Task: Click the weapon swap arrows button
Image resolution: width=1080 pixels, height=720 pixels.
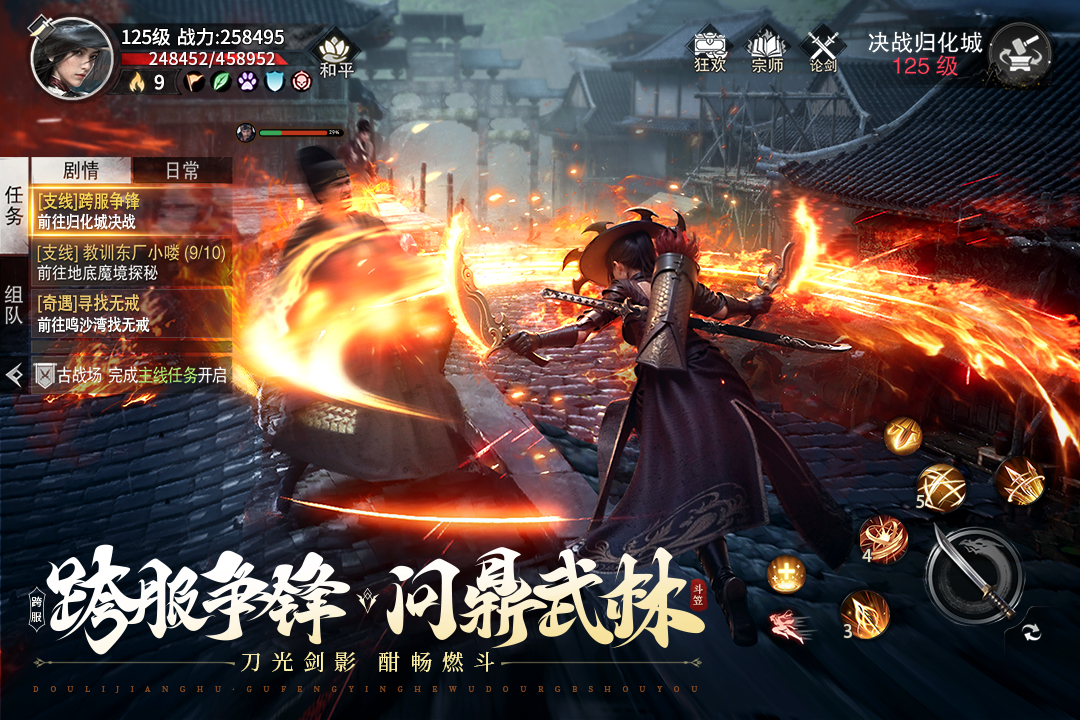Action: pos(1031,631)
